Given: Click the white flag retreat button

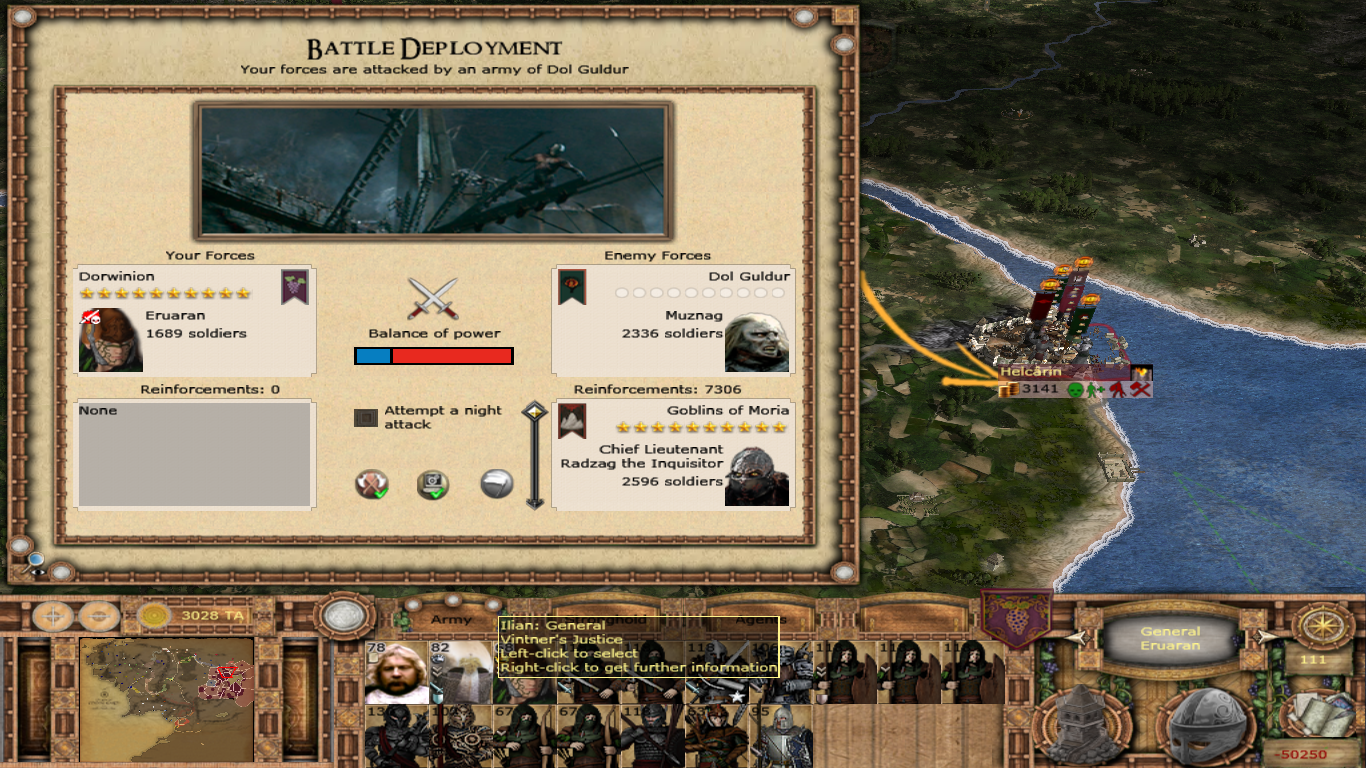Looking at the screenshot, I should click(x=497, y=484).
